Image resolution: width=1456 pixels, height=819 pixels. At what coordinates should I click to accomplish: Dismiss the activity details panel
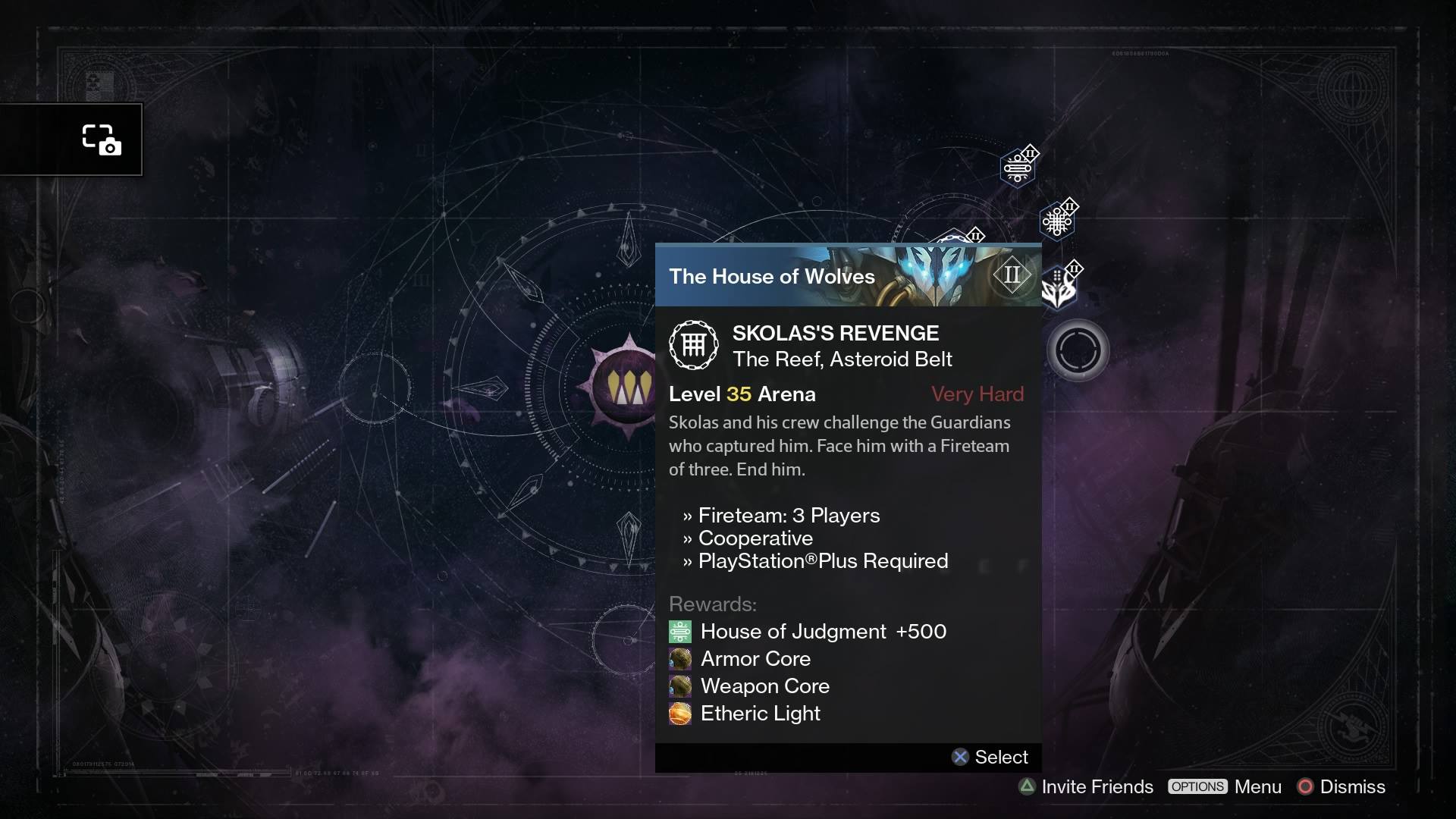point(1341,786)
